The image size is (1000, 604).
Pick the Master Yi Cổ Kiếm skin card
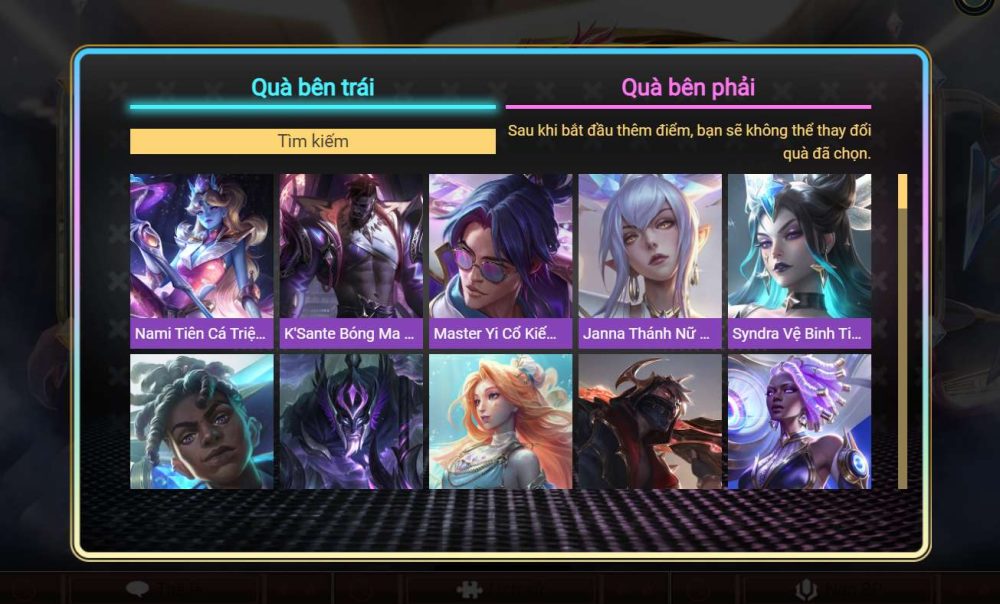coord(500,260)
